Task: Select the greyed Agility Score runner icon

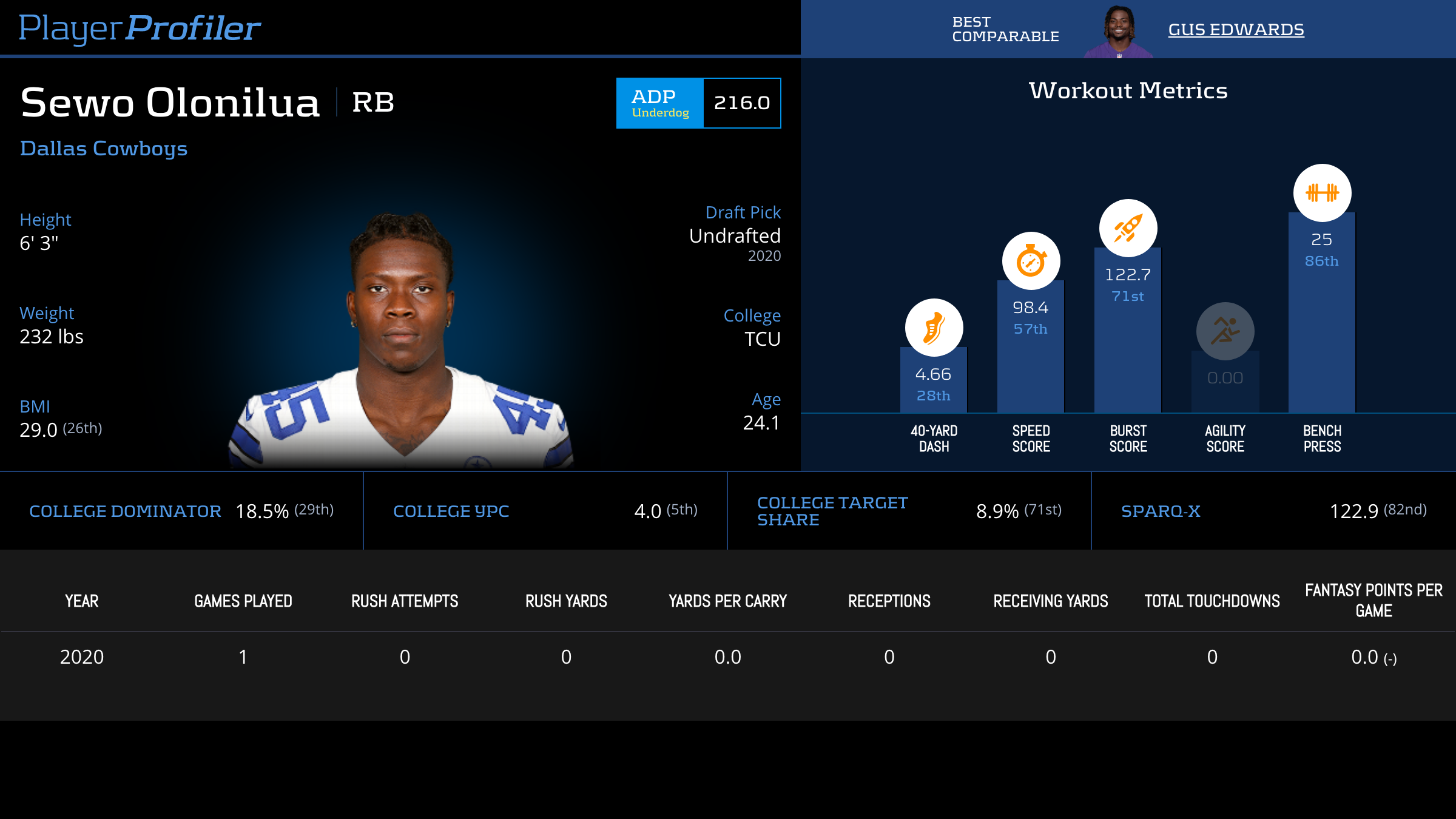Action: 1225,331
